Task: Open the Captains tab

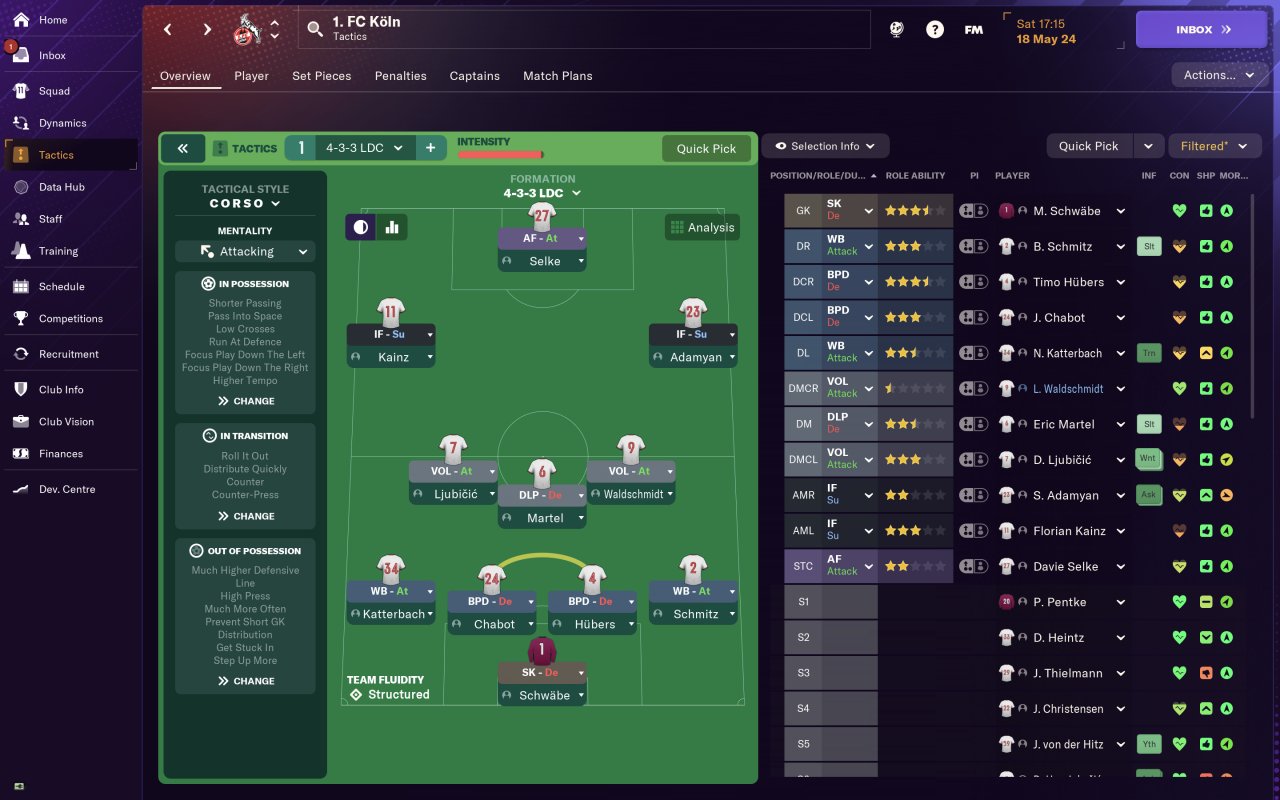Action: point(474,76)
